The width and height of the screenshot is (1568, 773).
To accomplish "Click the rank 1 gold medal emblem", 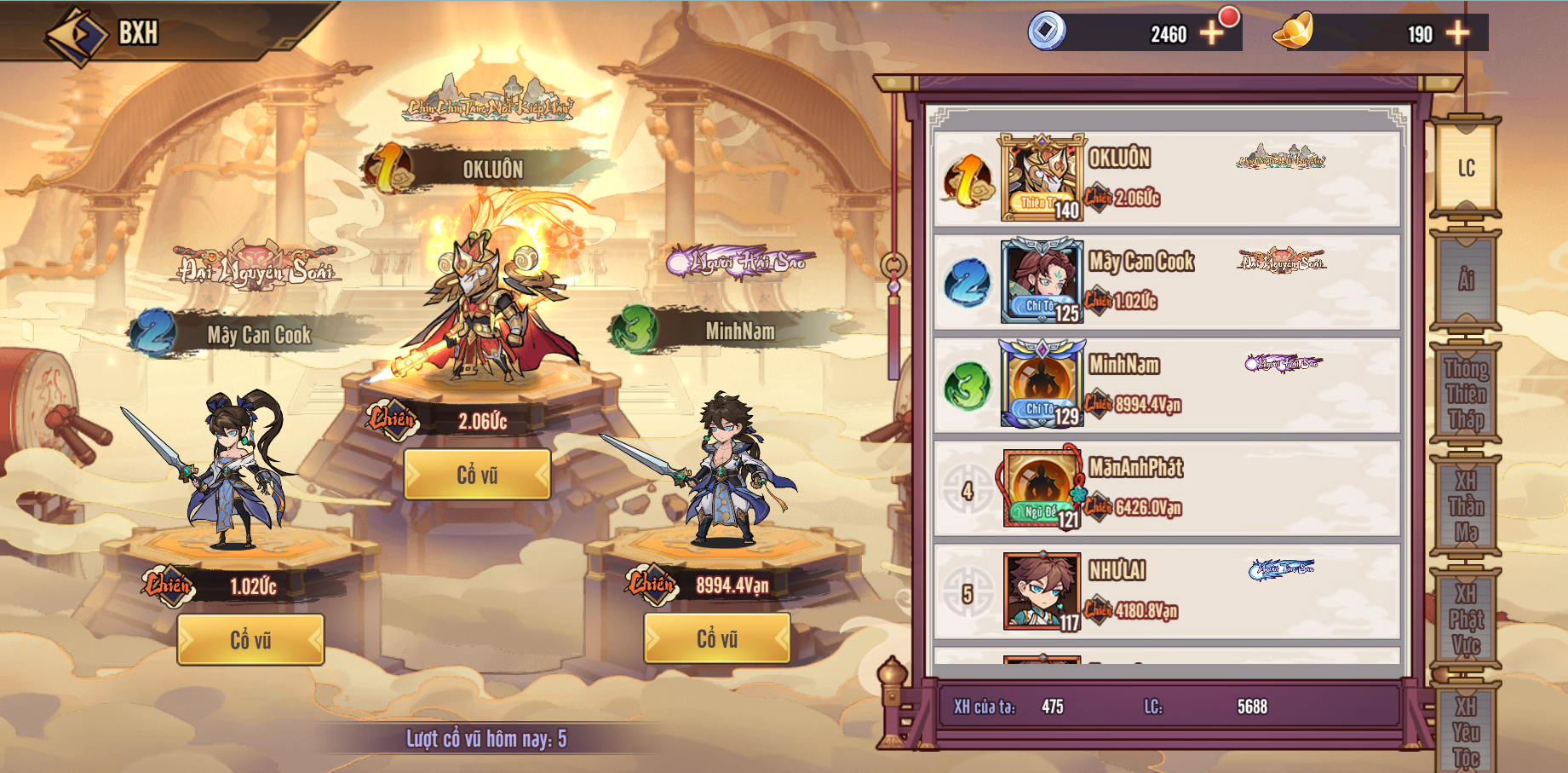I will tap(968, 182).
